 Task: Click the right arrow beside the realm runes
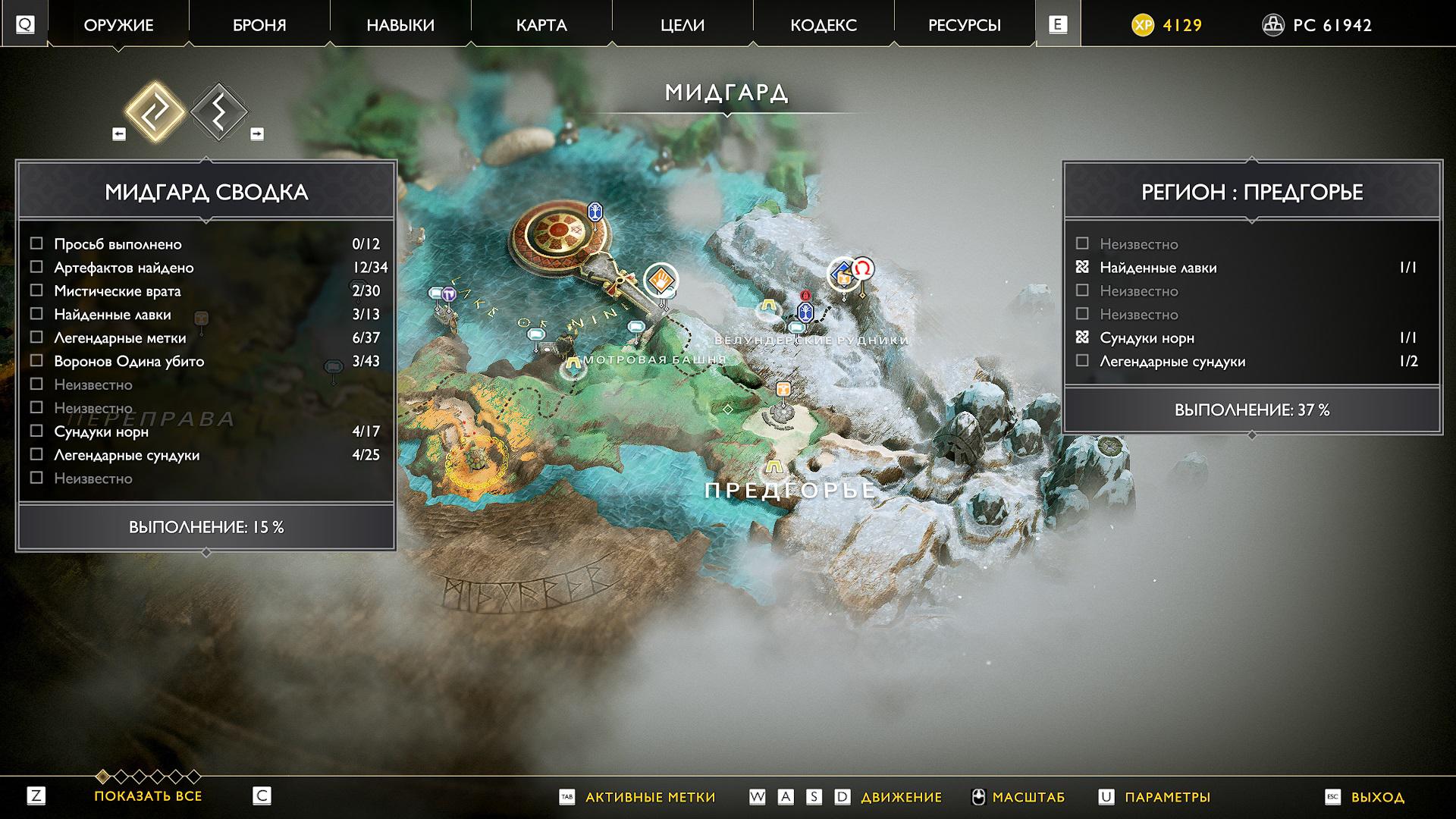click(x=257, y=134)
